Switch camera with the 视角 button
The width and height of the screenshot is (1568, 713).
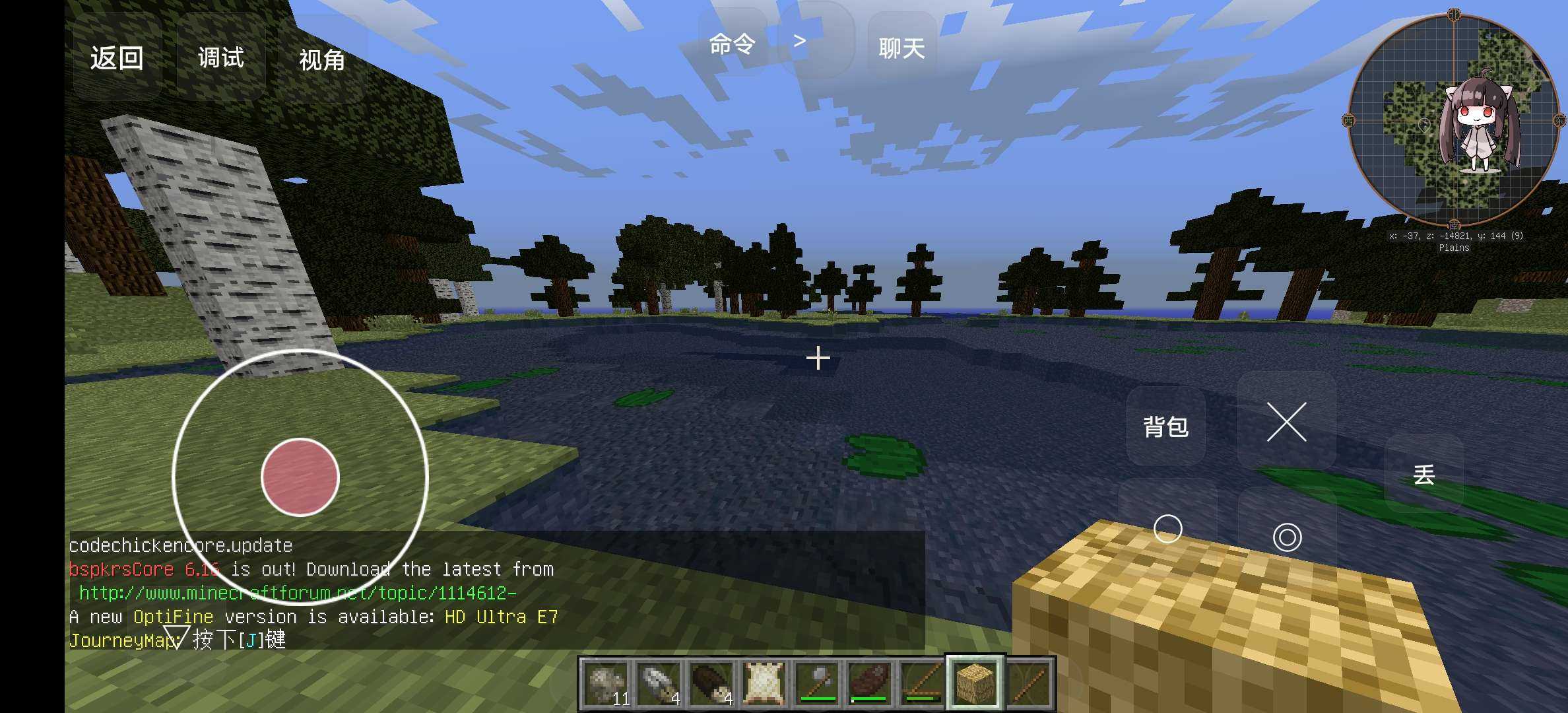pos(322,60)
